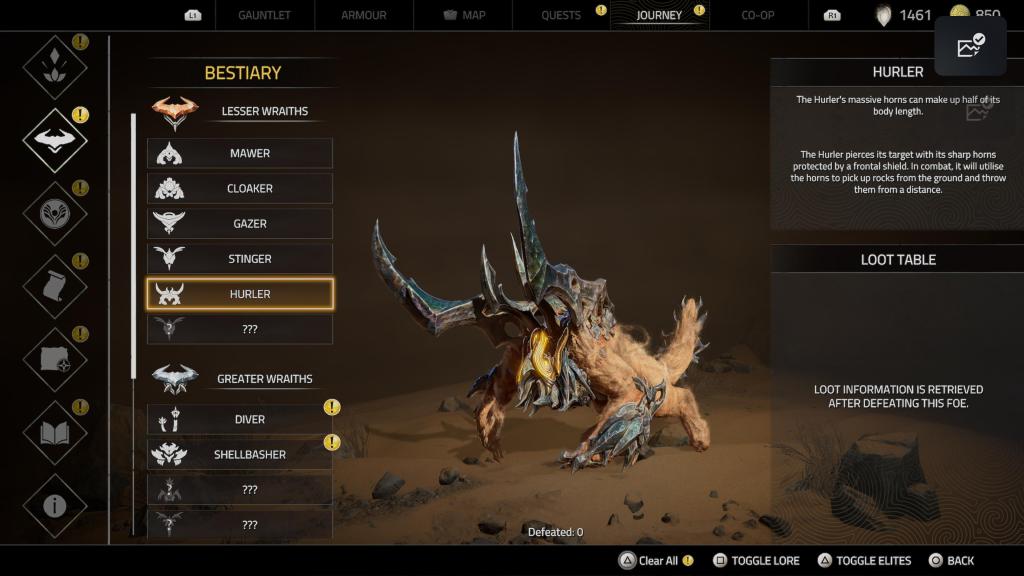Open the Armour tab
1024x576 pixels.
(x=364, y=15)
